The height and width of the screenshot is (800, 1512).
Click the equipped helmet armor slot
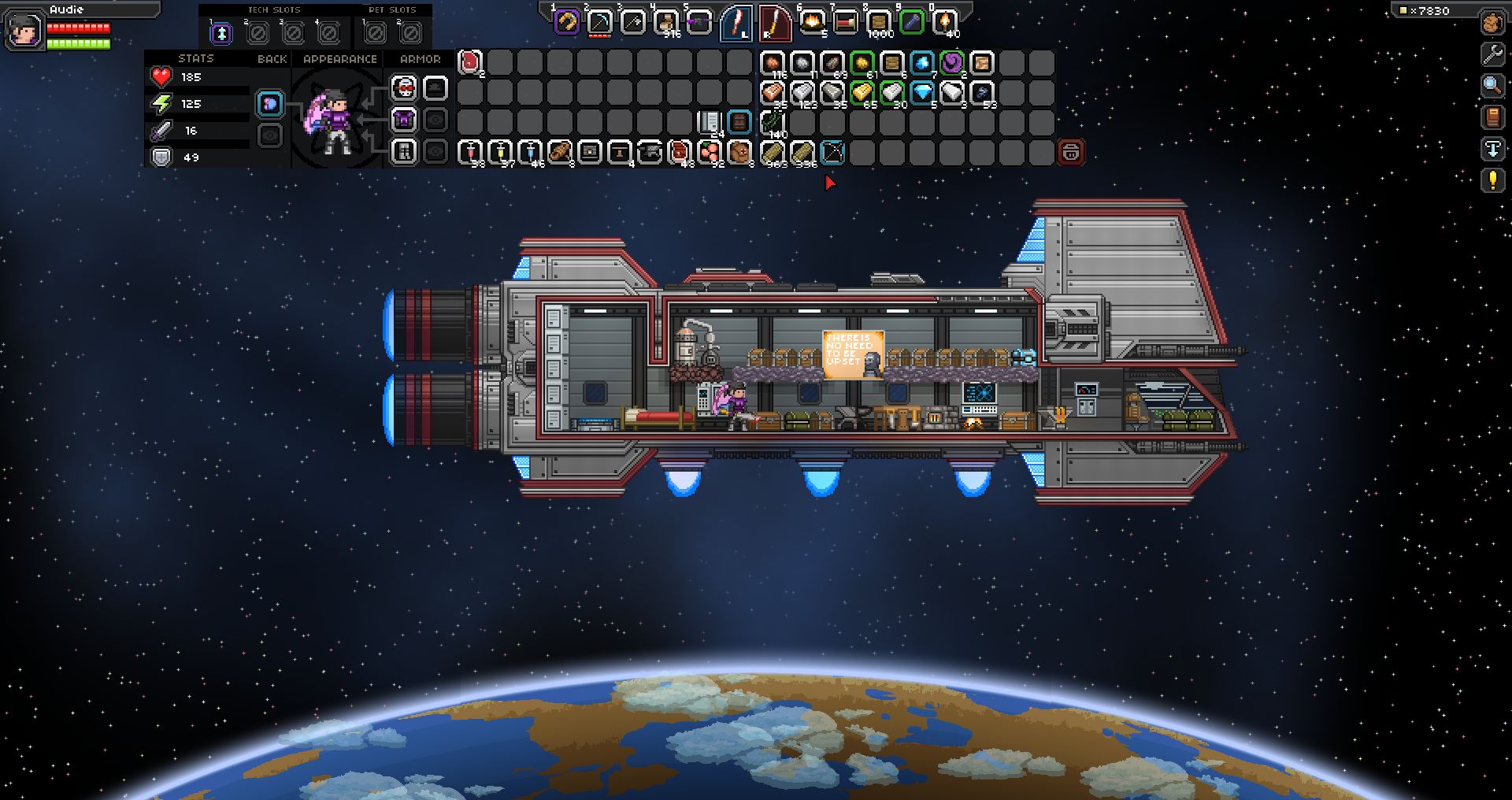[x=404, y=88]
